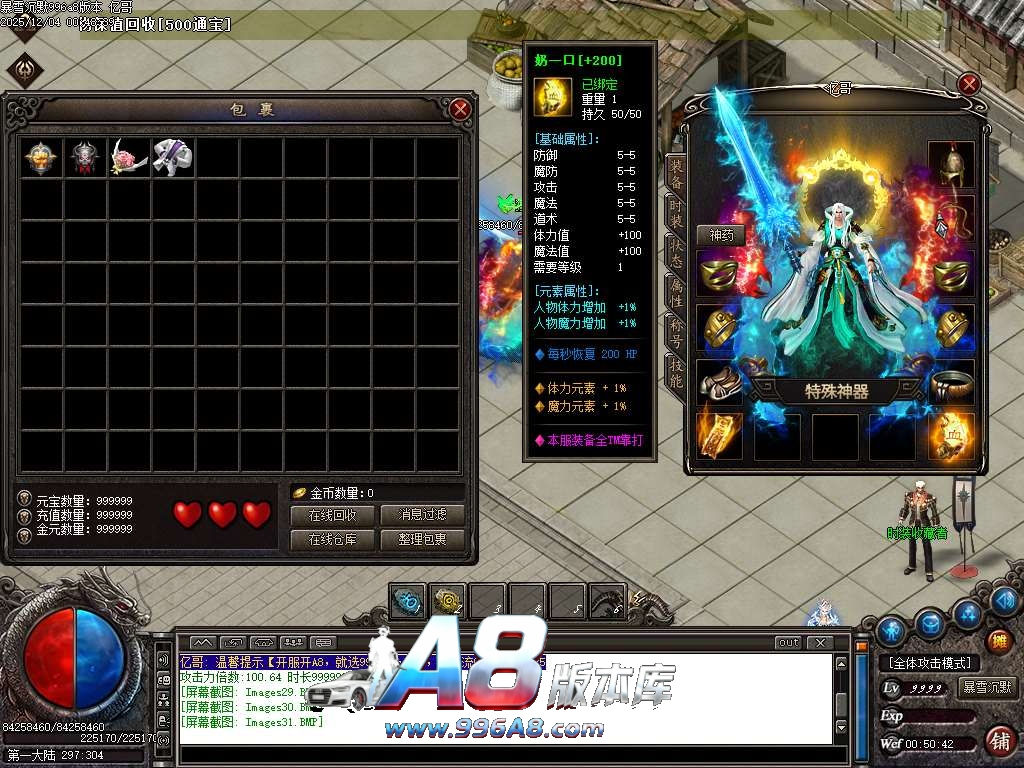The height and width of the screenshot is (768, 1024).
Task: Show the 属性 attributes tab
Action: pyautogui.click(x=676, y=292)
